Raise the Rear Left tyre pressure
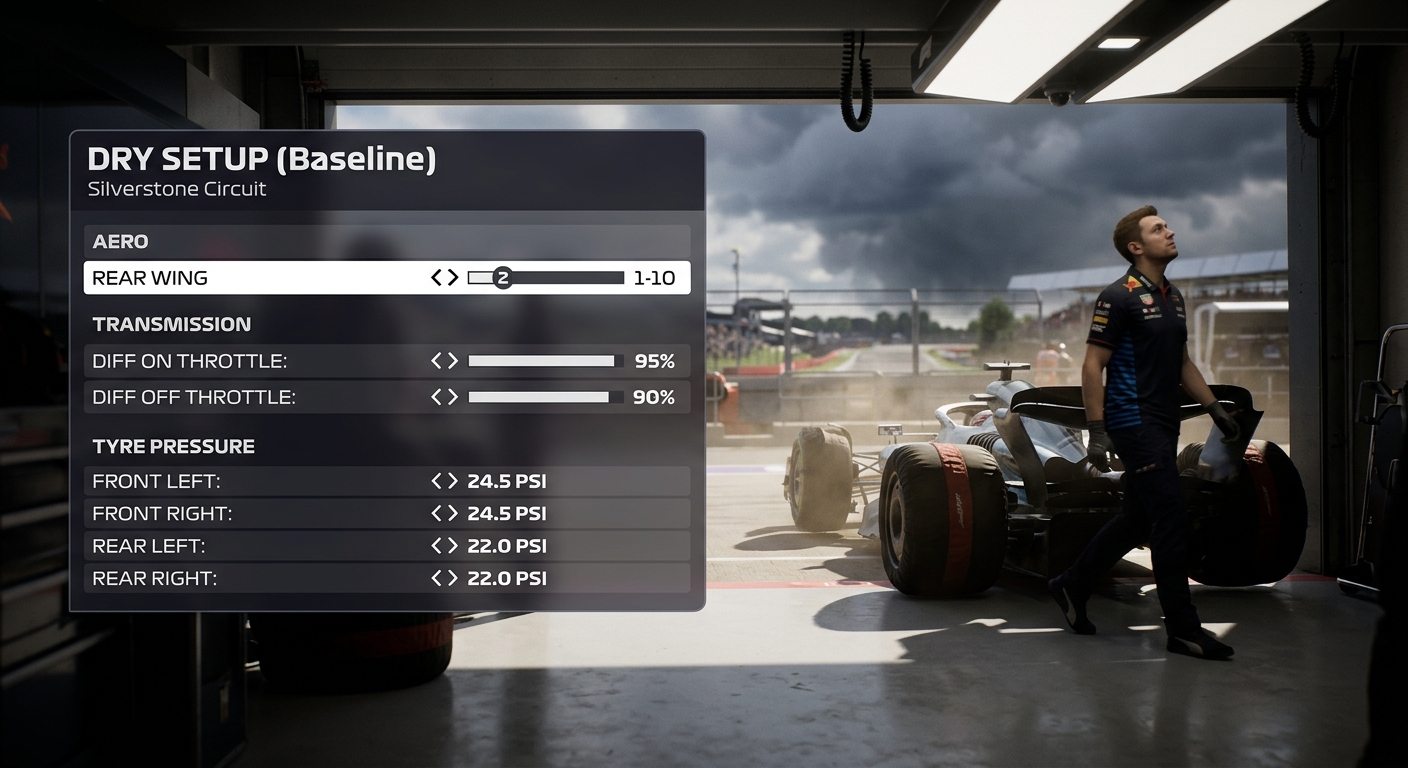1408x768 pixels. [452, 546]
